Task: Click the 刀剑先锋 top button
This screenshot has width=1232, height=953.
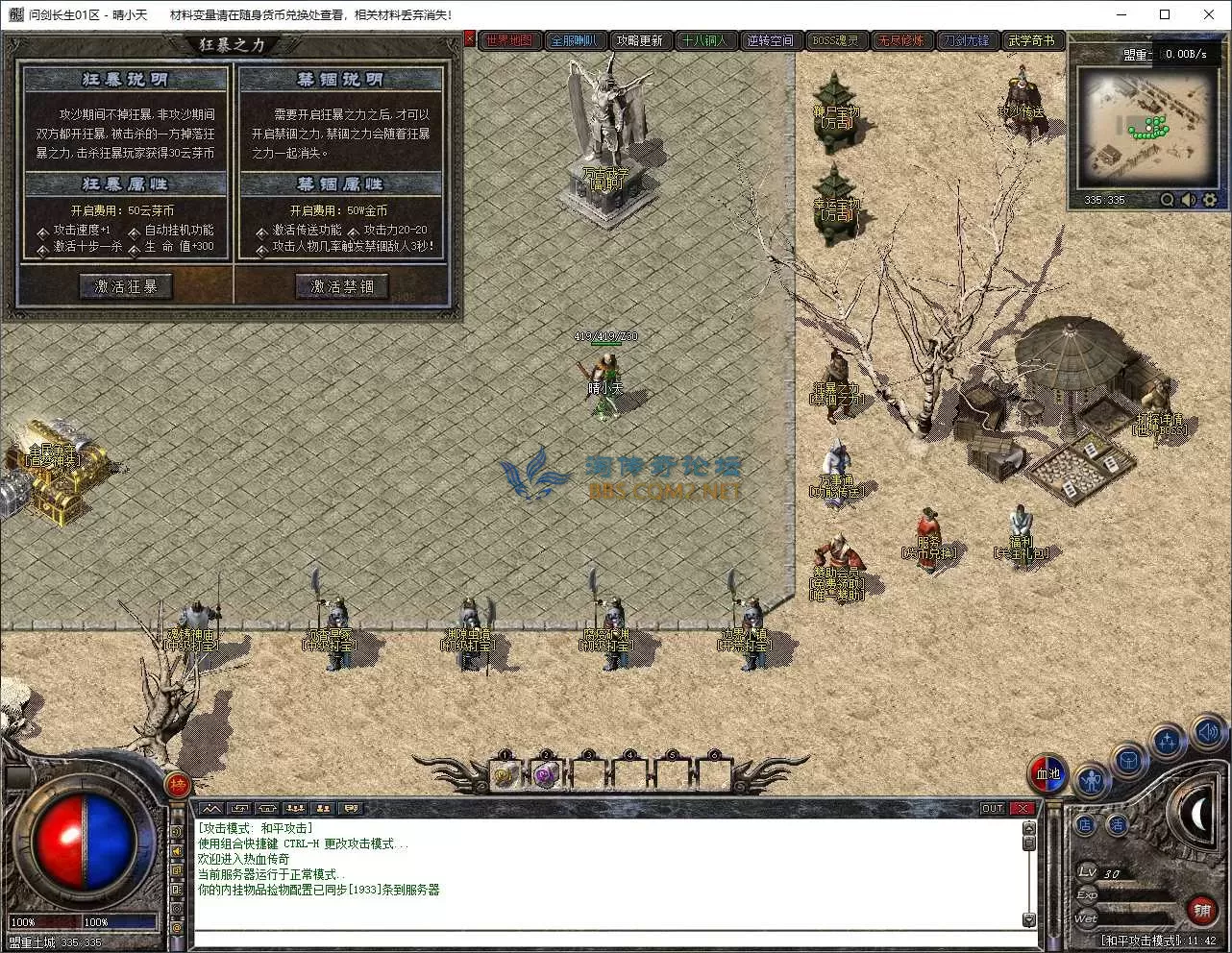Action: [966, 40]
